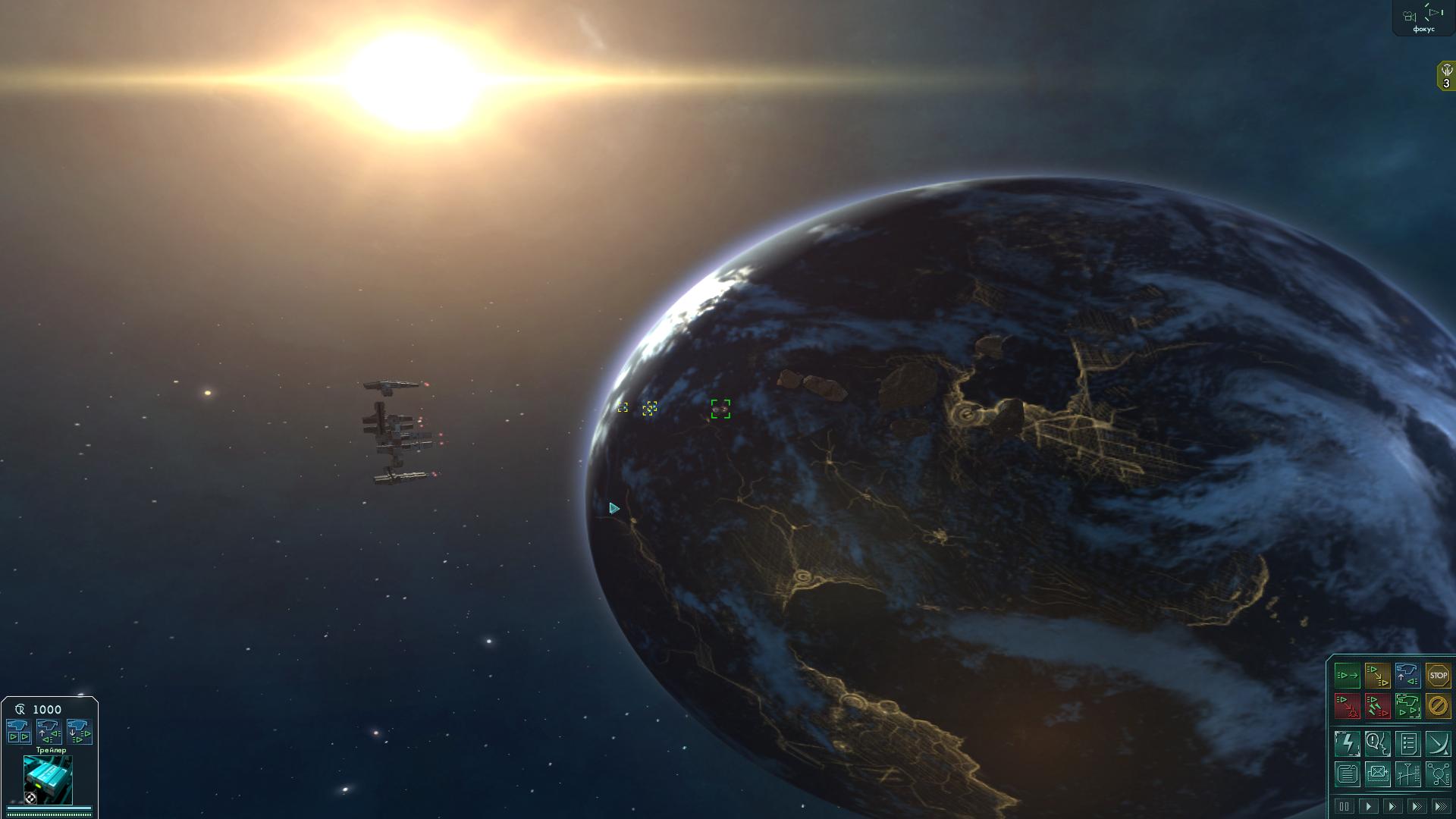
Task: Click the yellow prohibition circle button
Action: (x=1438, y=706)
